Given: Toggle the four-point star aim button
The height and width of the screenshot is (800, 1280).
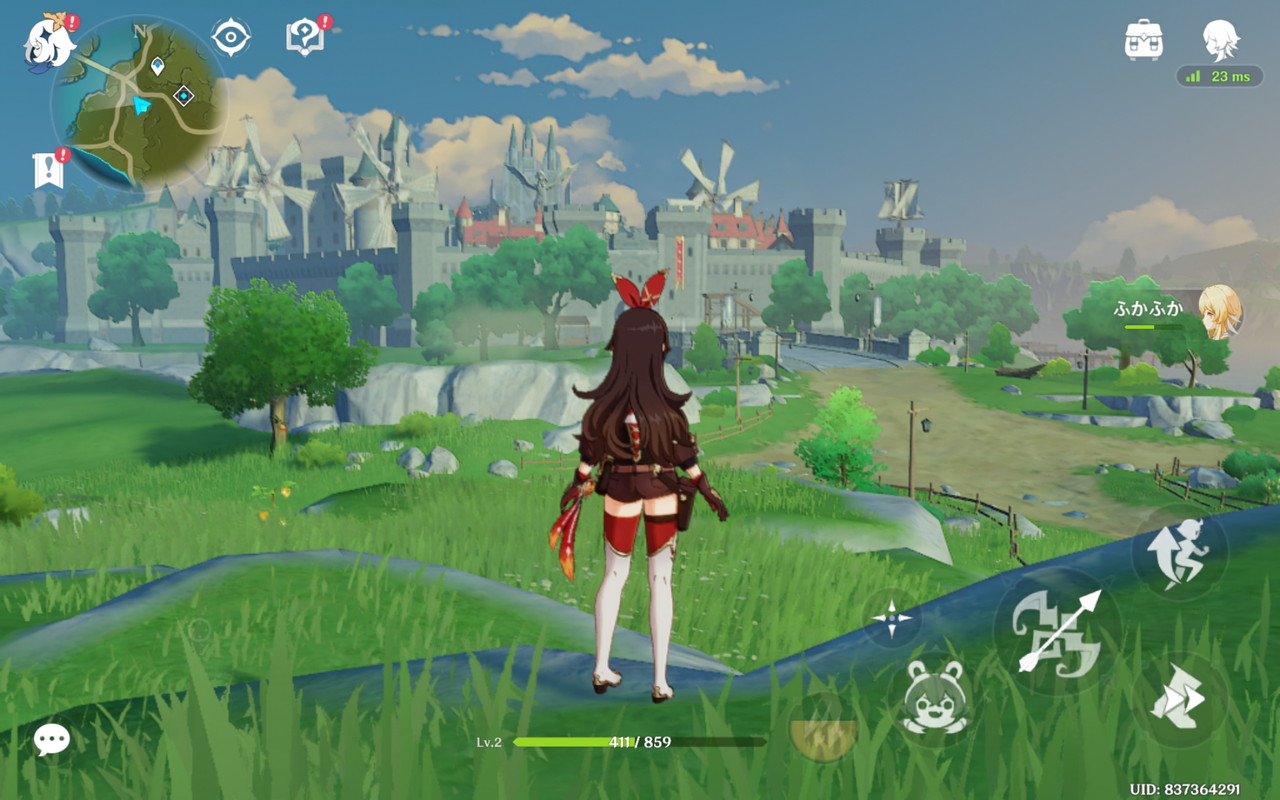Looking at the screenshot, I should click(x=891, y=618).
